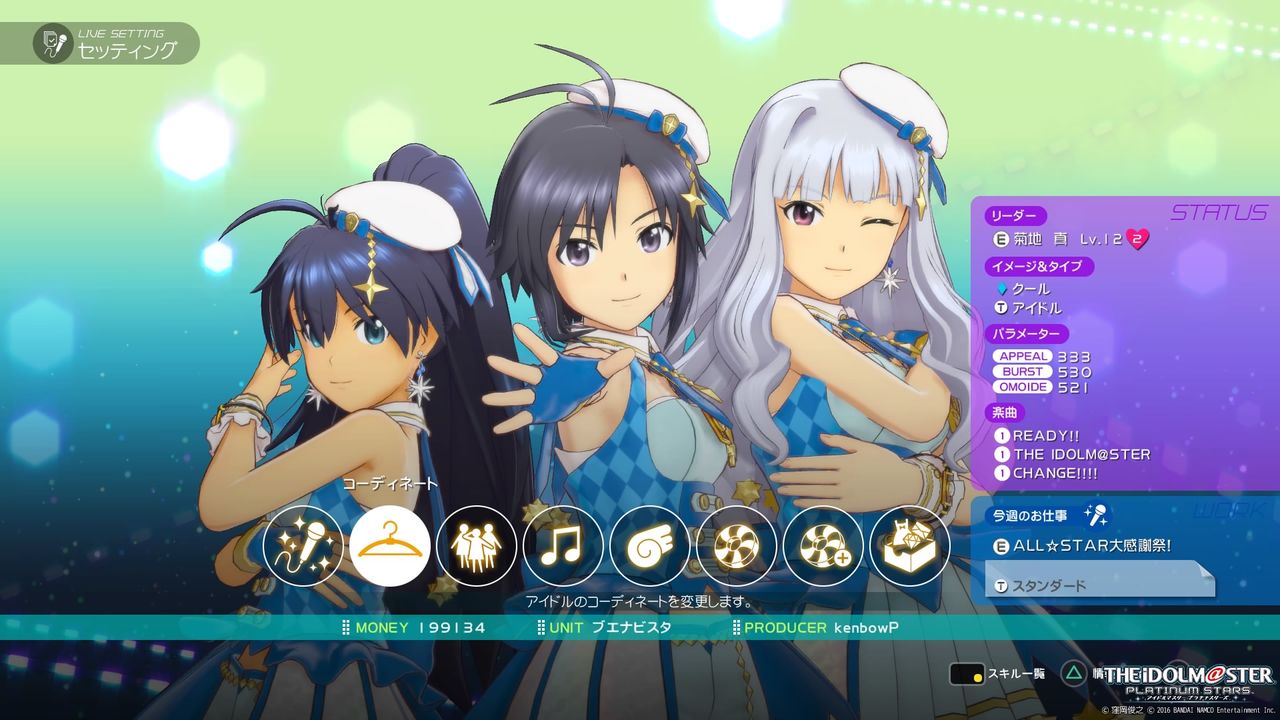Select the sparkling microphone live icon
The height and width of the screenshot is (720, 1280).
(x=303, y=546)
